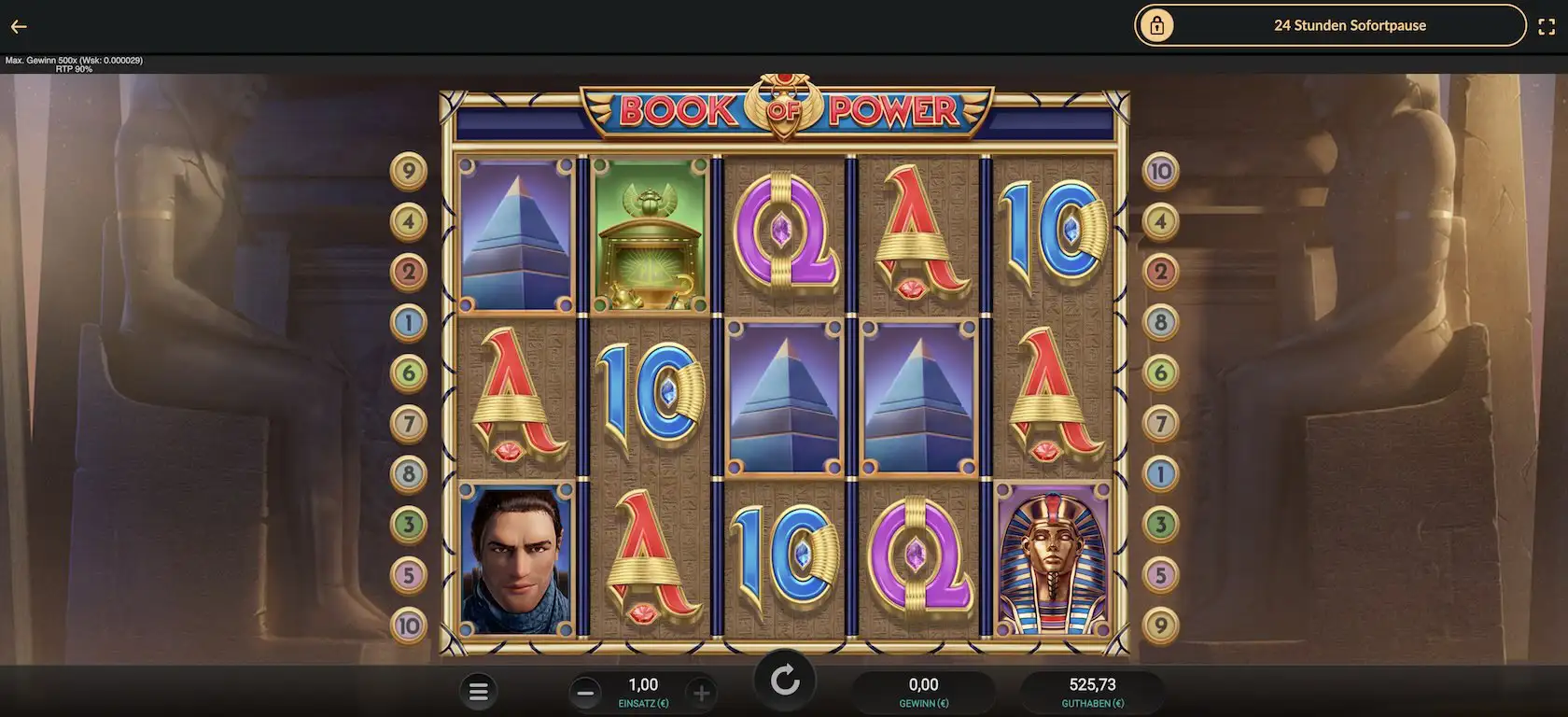Activate the 24 Stunden Sofortpause button

[1329, 26]
